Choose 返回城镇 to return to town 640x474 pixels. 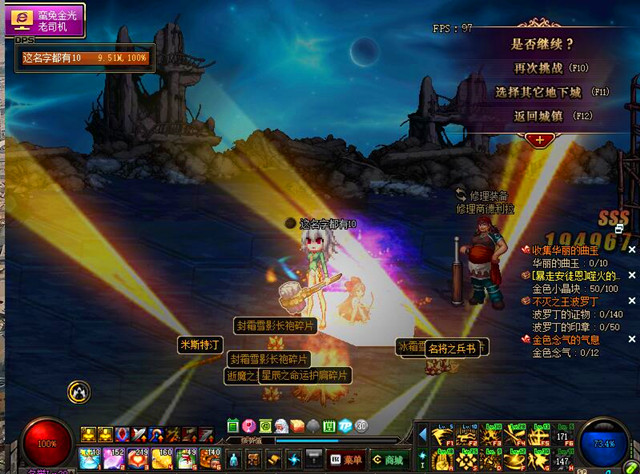tap(540, 116)
